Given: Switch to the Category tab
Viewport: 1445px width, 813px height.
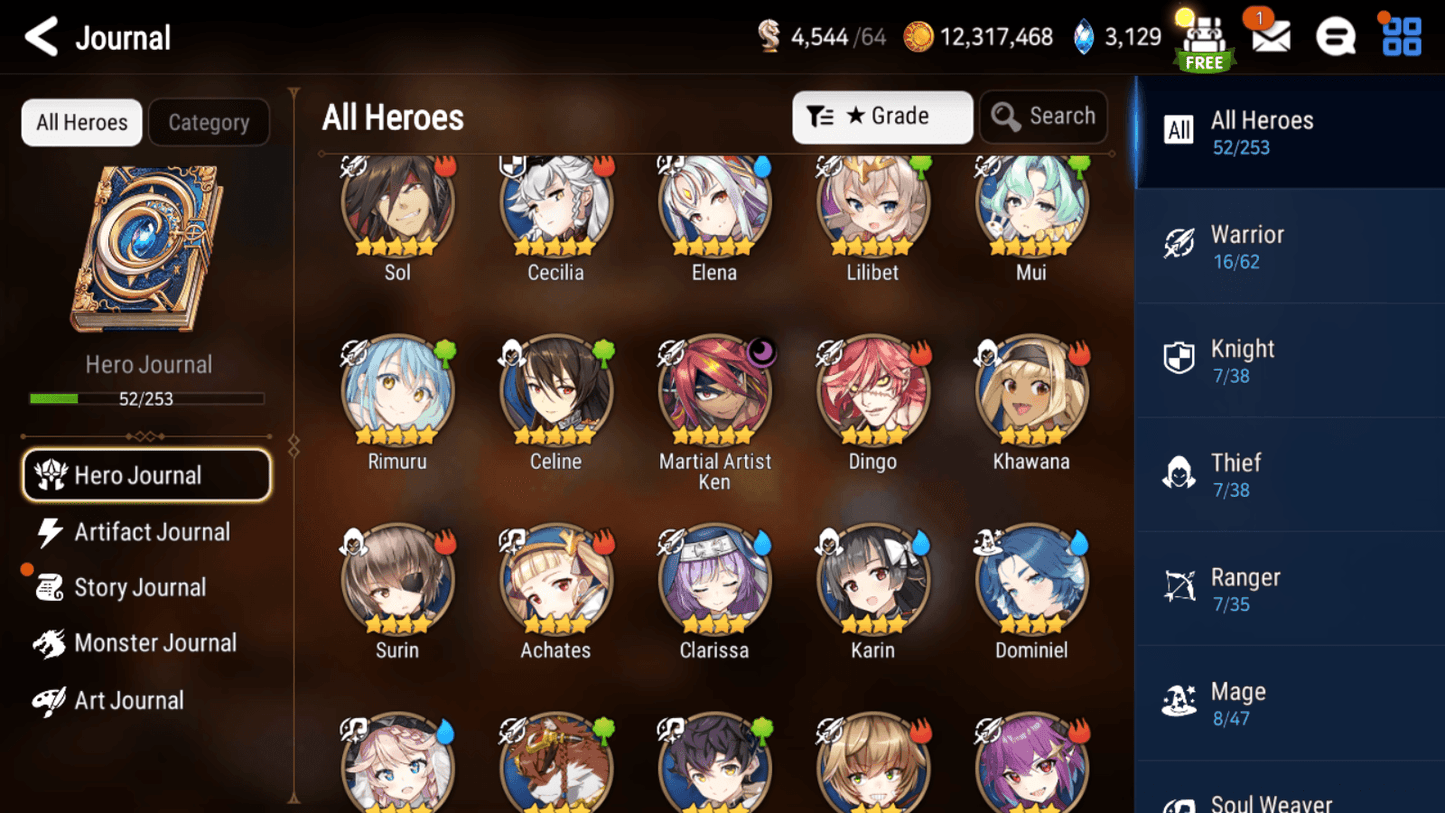Looking at the screenshot, I should pyautogui.click(x=208, y=122).
